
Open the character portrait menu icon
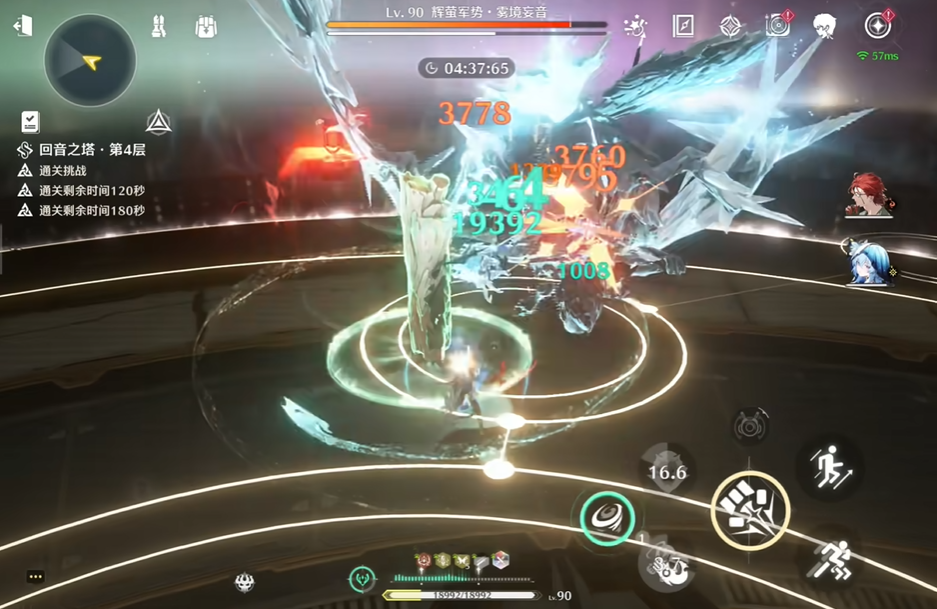[x=825, y=25]
